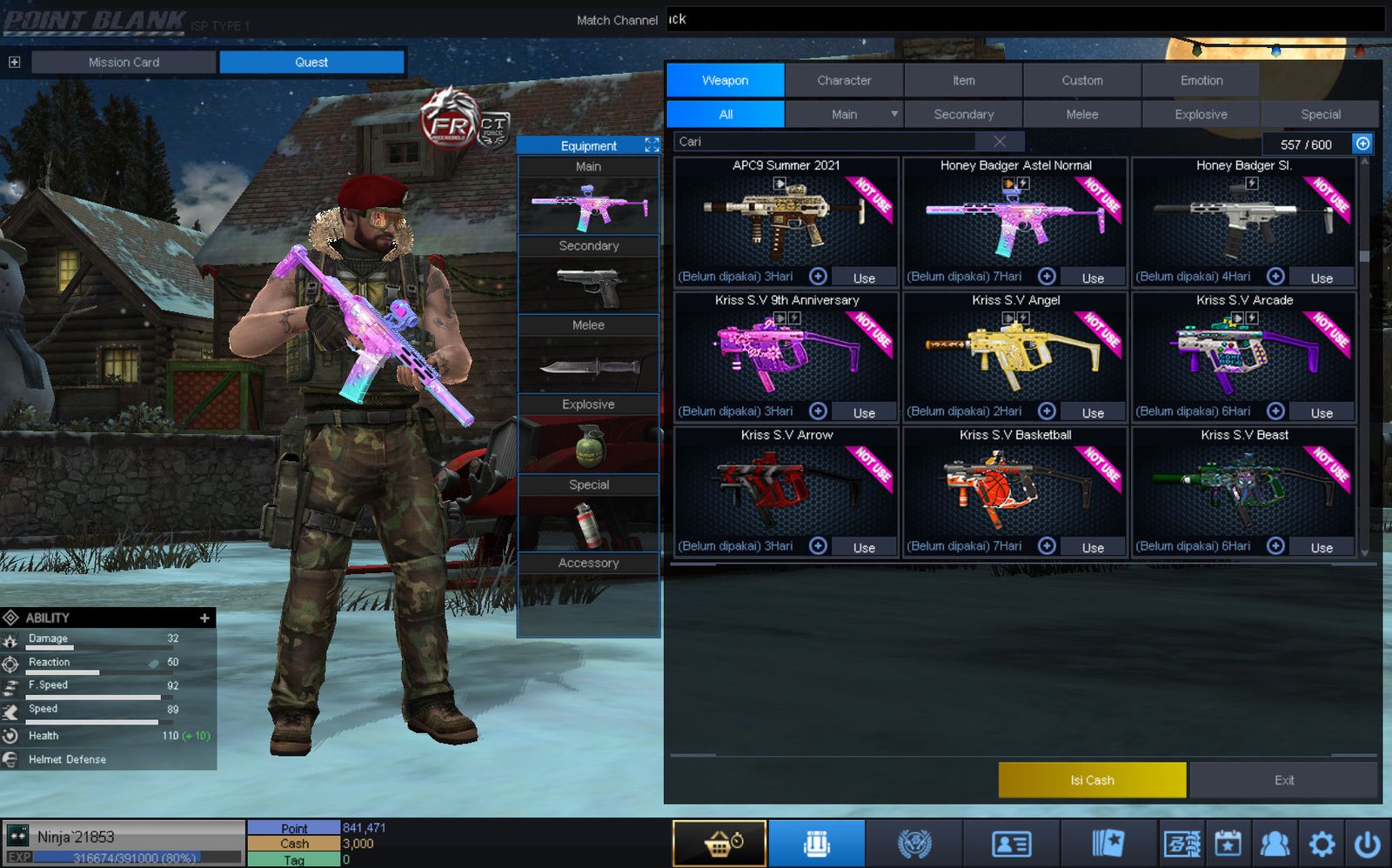Expand inventory capacity with plus button
This screenshot has height=868, width=1392.
click(1362, 144)
